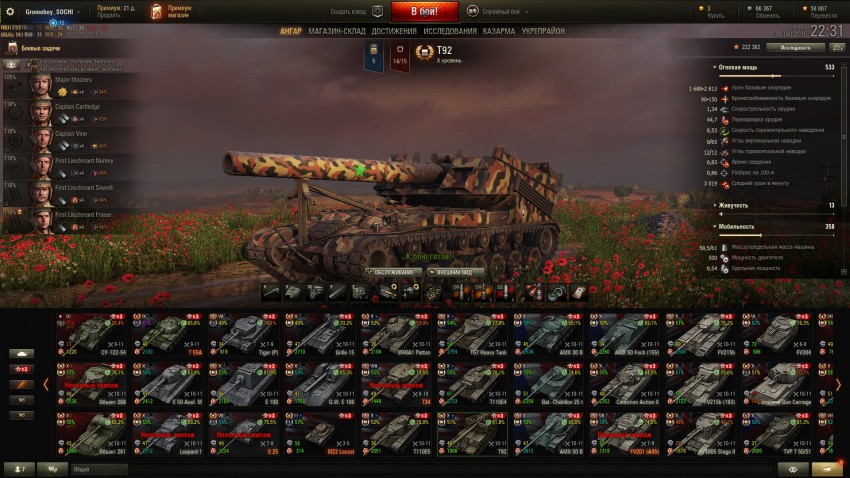Open the Премиум магазин
850x478 pixels.
[x=171, y=12]
